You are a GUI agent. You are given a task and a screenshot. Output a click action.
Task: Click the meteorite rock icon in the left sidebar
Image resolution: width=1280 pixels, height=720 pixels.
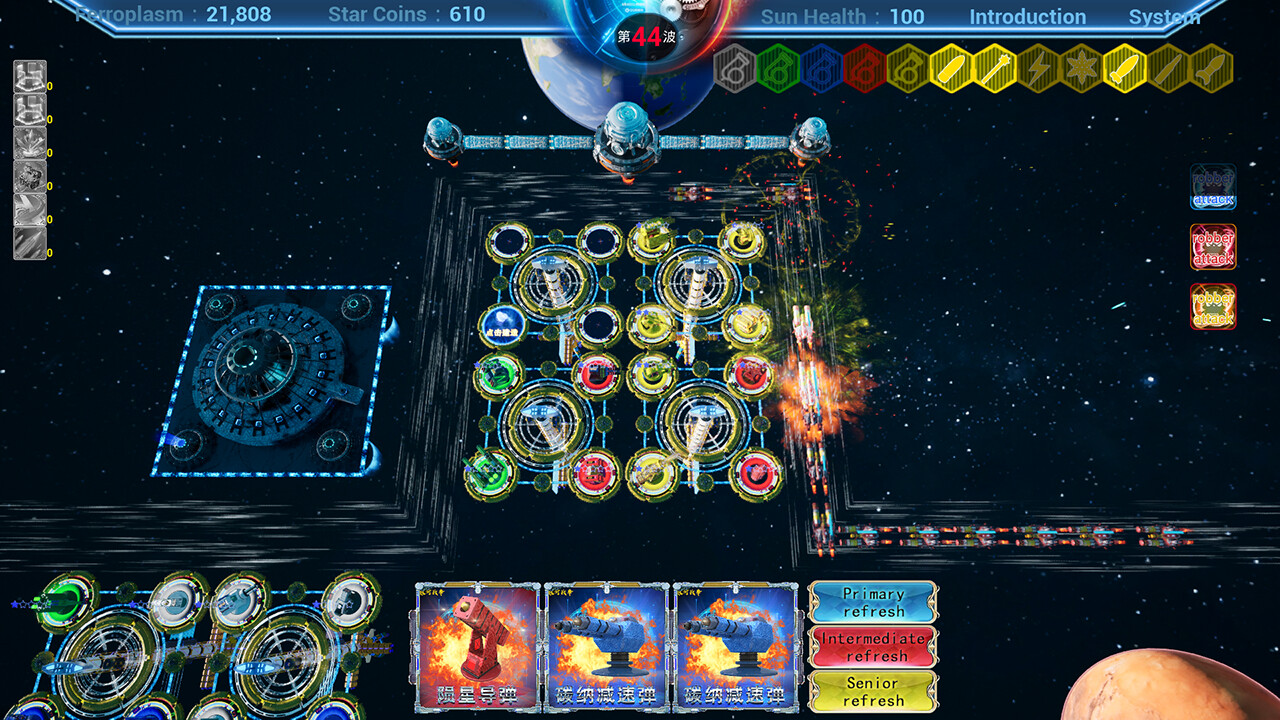27,176
